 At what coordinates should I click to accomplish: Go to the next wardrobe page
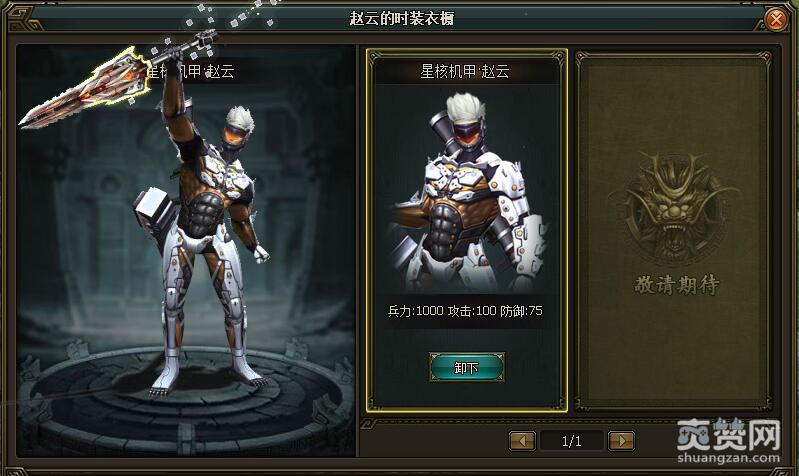coord(621,440)
